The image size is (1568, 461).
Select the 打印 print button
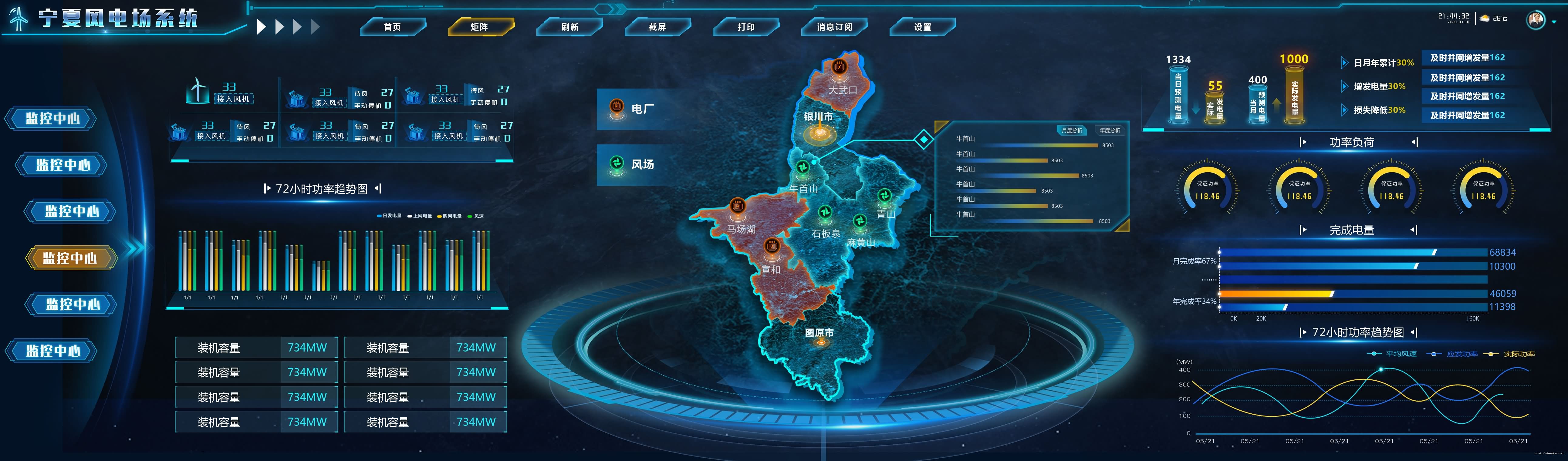click(x=746, y=27)
